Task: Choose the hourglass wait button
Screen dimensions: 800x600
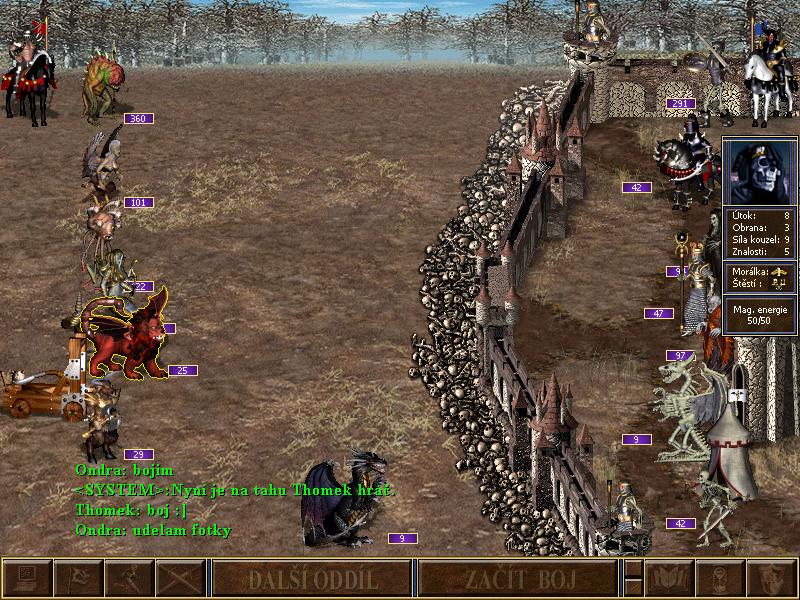Action: [x=720, y=579]
